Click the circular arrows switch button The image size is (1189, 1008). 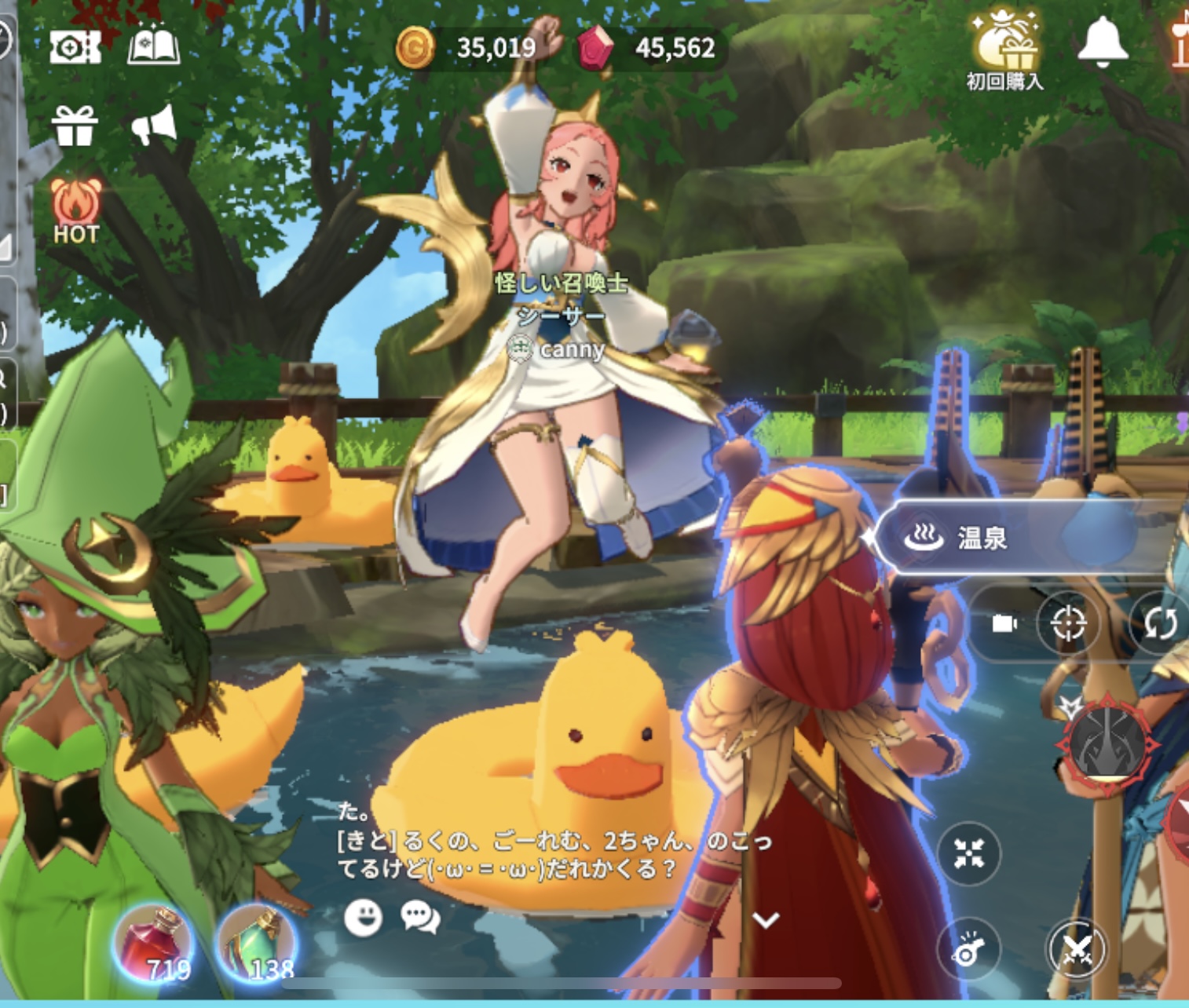pyautogui.click(x=1159, y=623)
